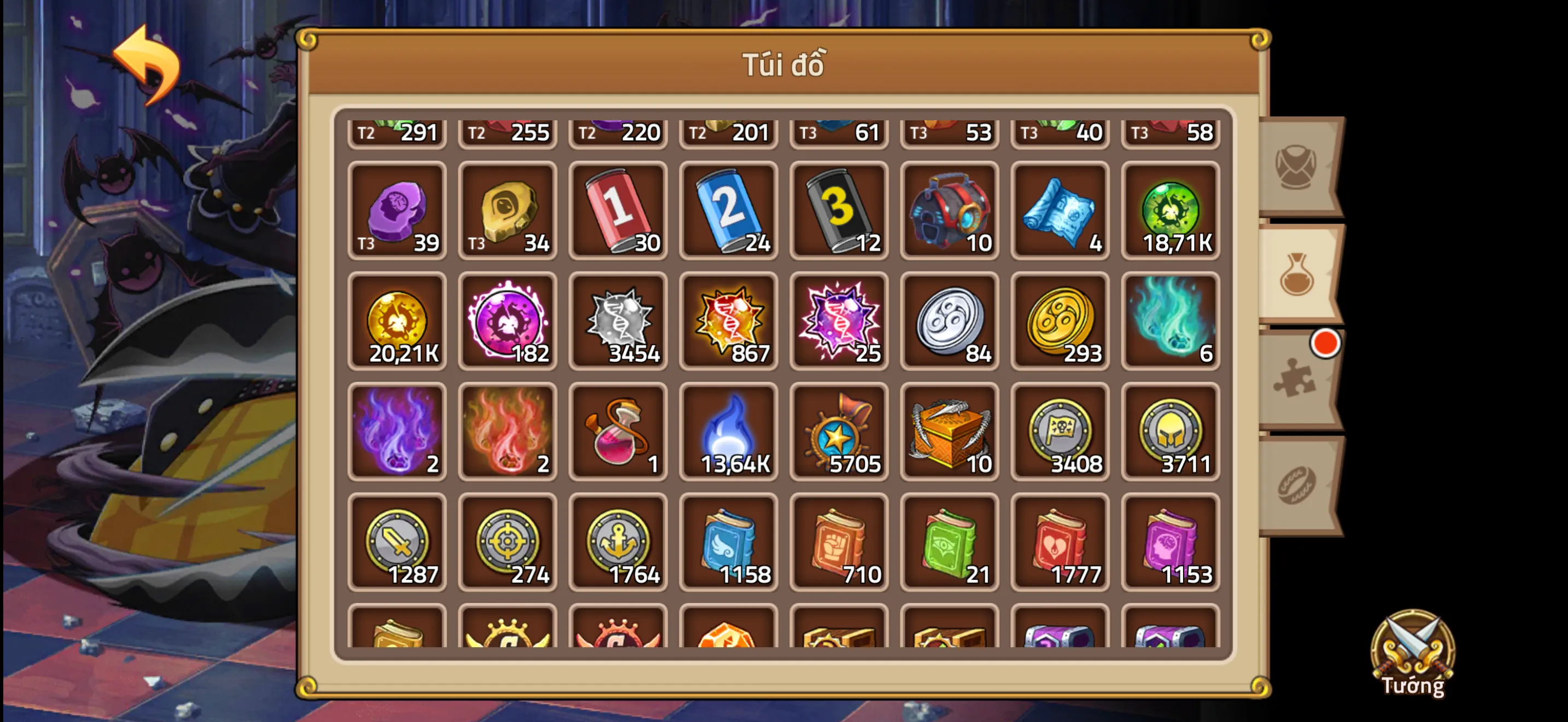Select the gold coin item showing 20,21K

pyautogui.click(x=397, y=322)
